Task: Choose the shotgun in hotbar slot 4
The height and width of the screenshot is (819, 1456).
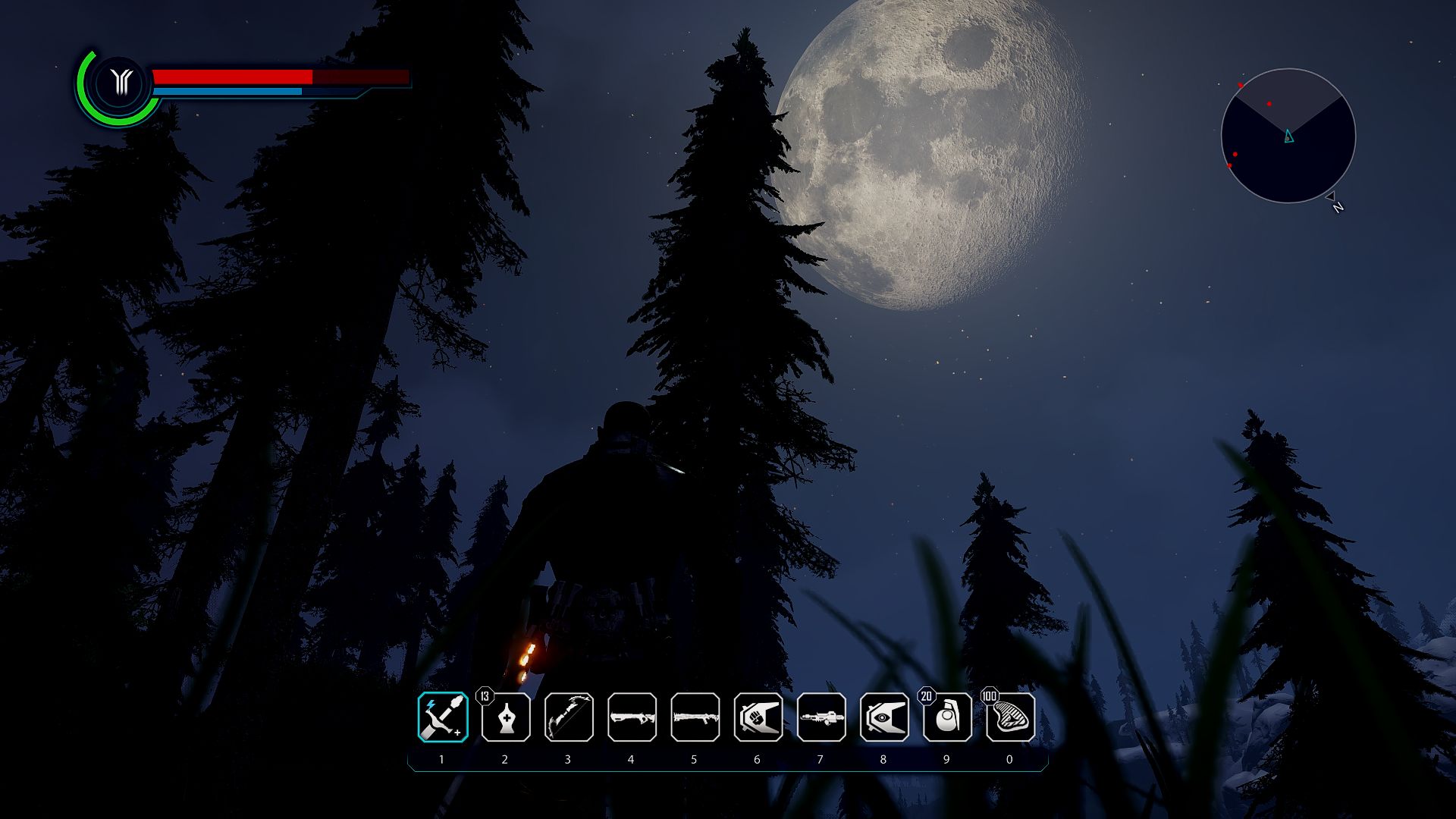Action: tap(632, 717)
